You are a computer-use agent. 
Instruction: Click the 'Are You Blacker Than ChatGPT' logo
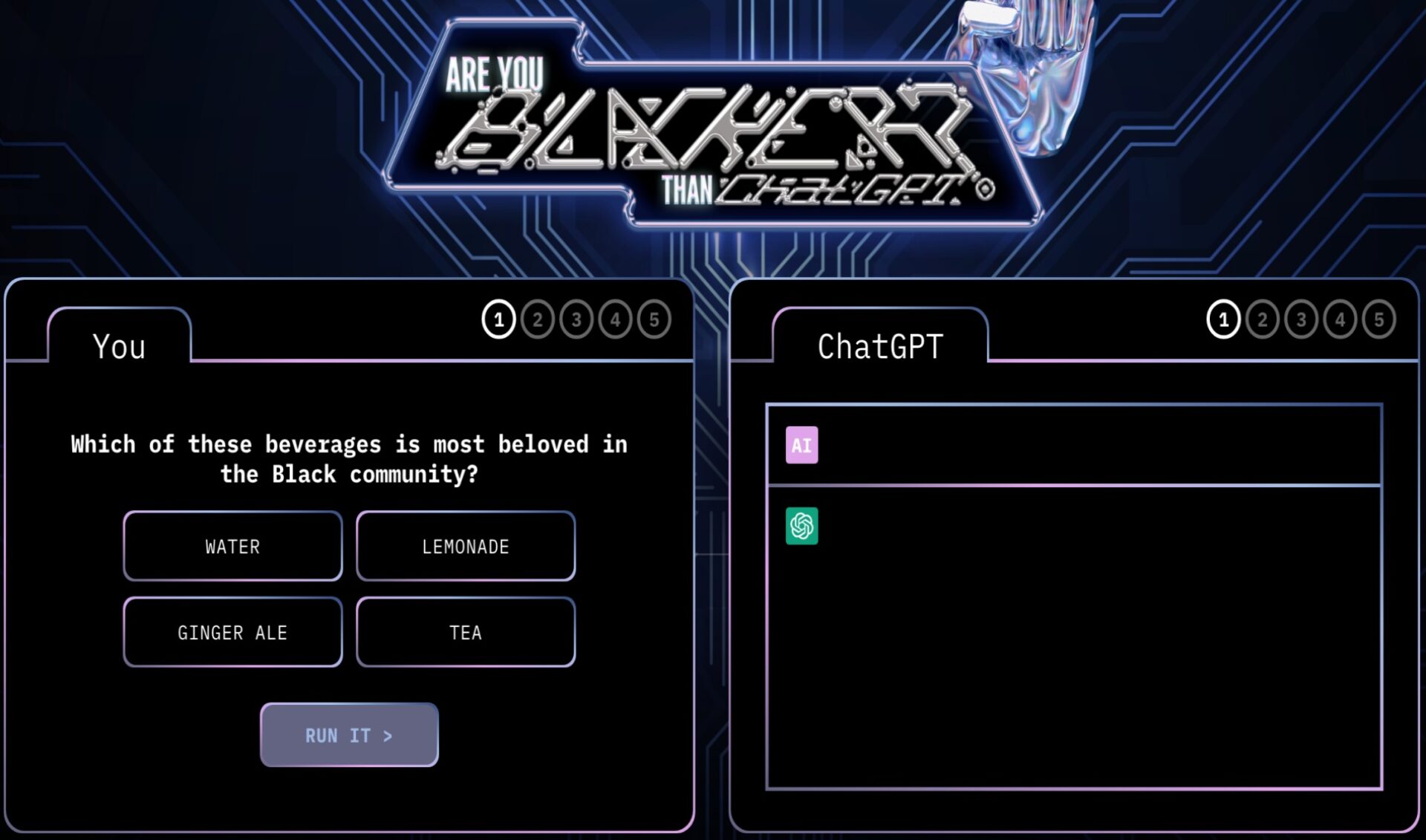tap(713, 126)
